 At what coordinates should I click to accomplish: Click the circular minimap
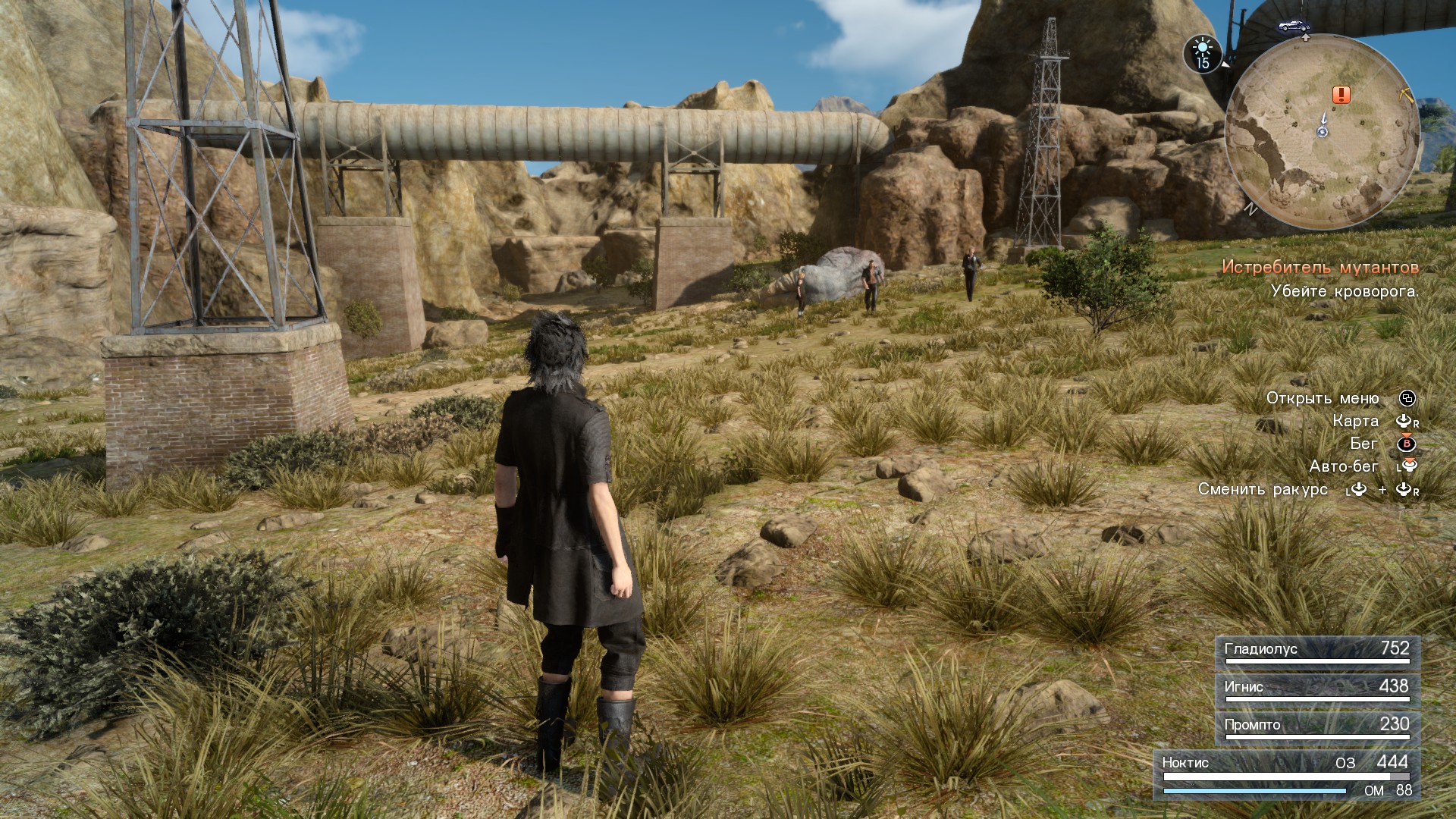pyautogui.click(x=1323, y=133)
